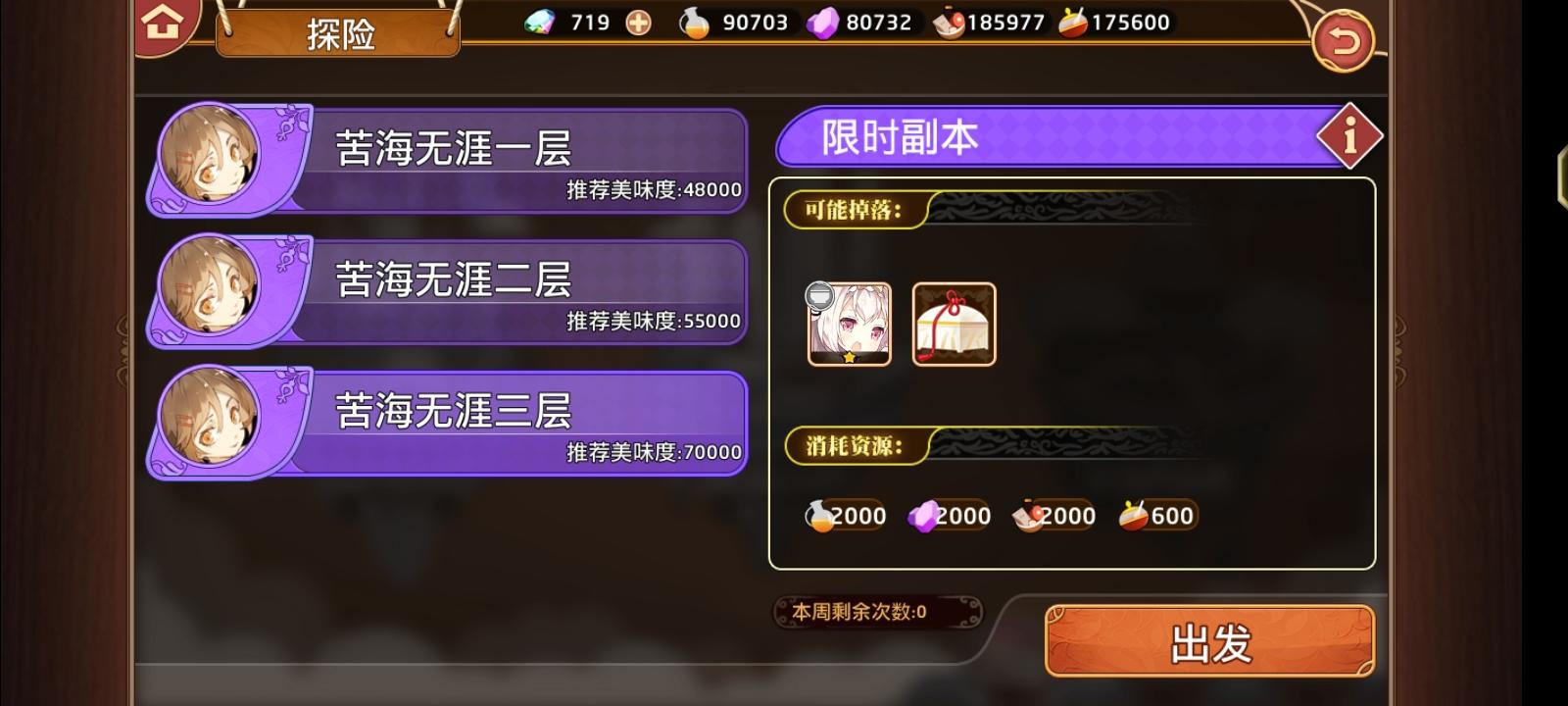Select the 苦海无涯三层 stage
Image resolution: width=1568 pixels, height=706 pixels.
point(461,422)
